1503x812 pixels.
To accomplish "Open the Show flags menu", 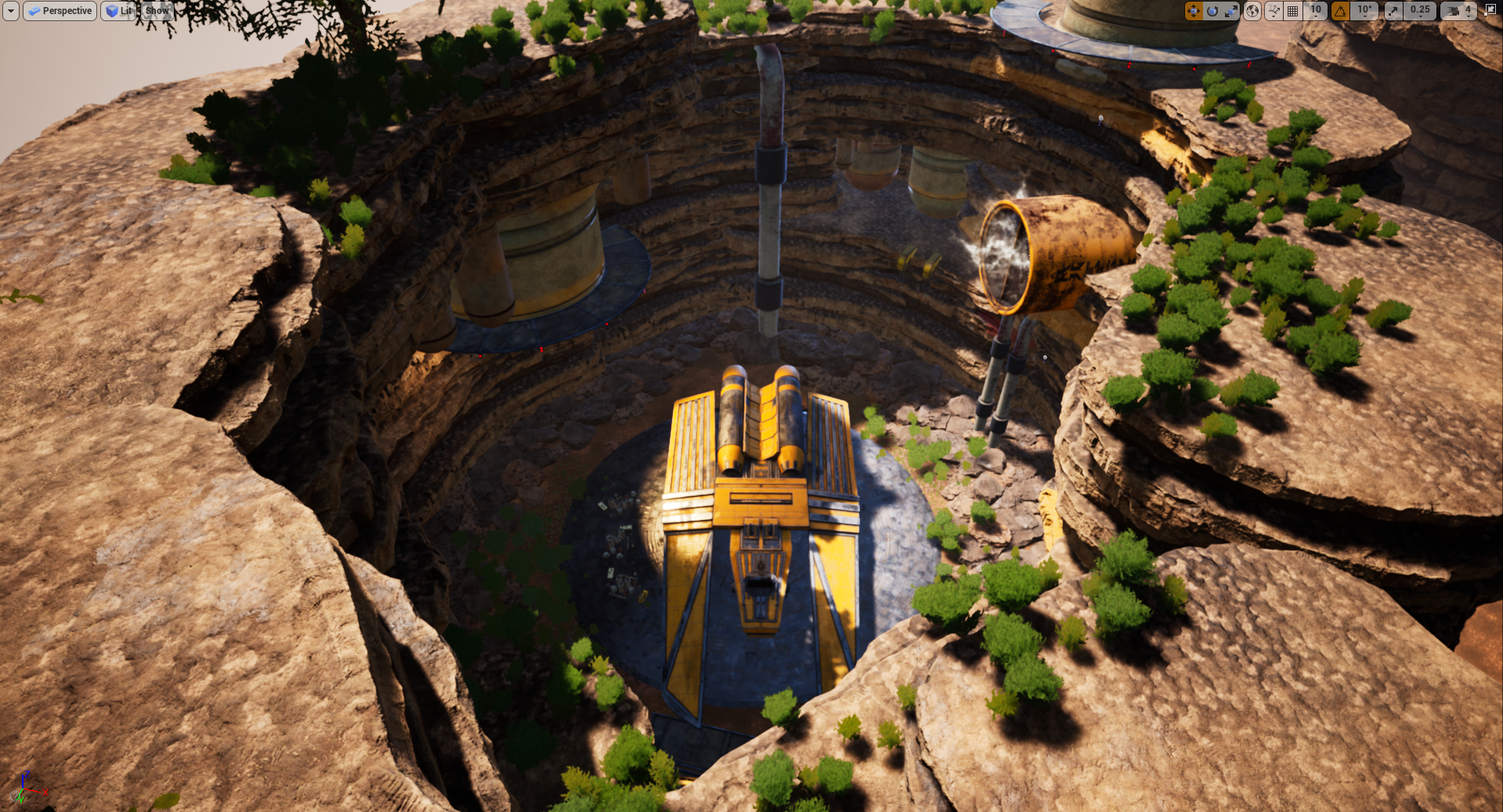I will coord(157,11).
